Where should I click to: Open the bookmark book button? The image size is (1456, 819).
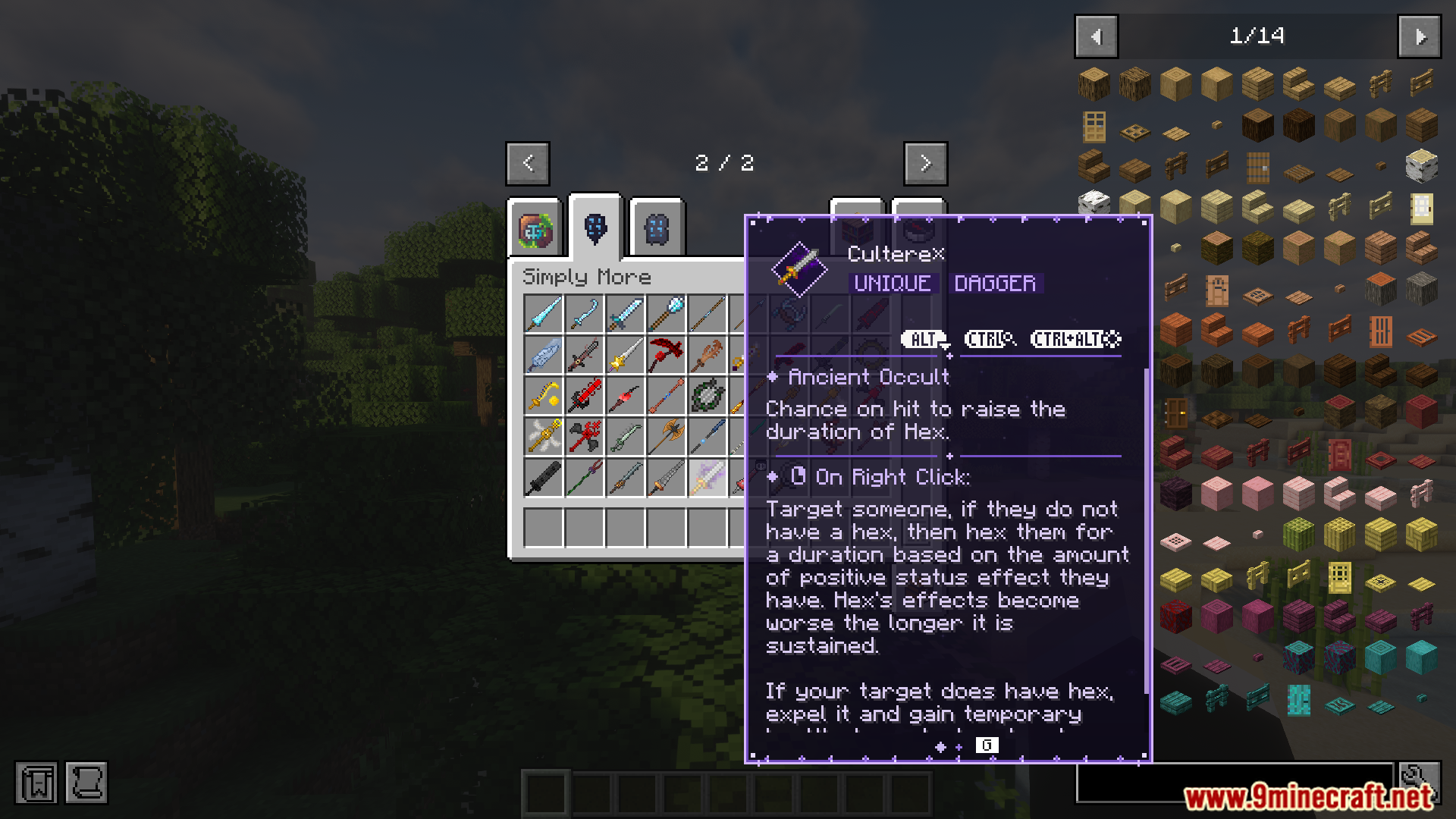pyautogui.click(x=36, y=783)
